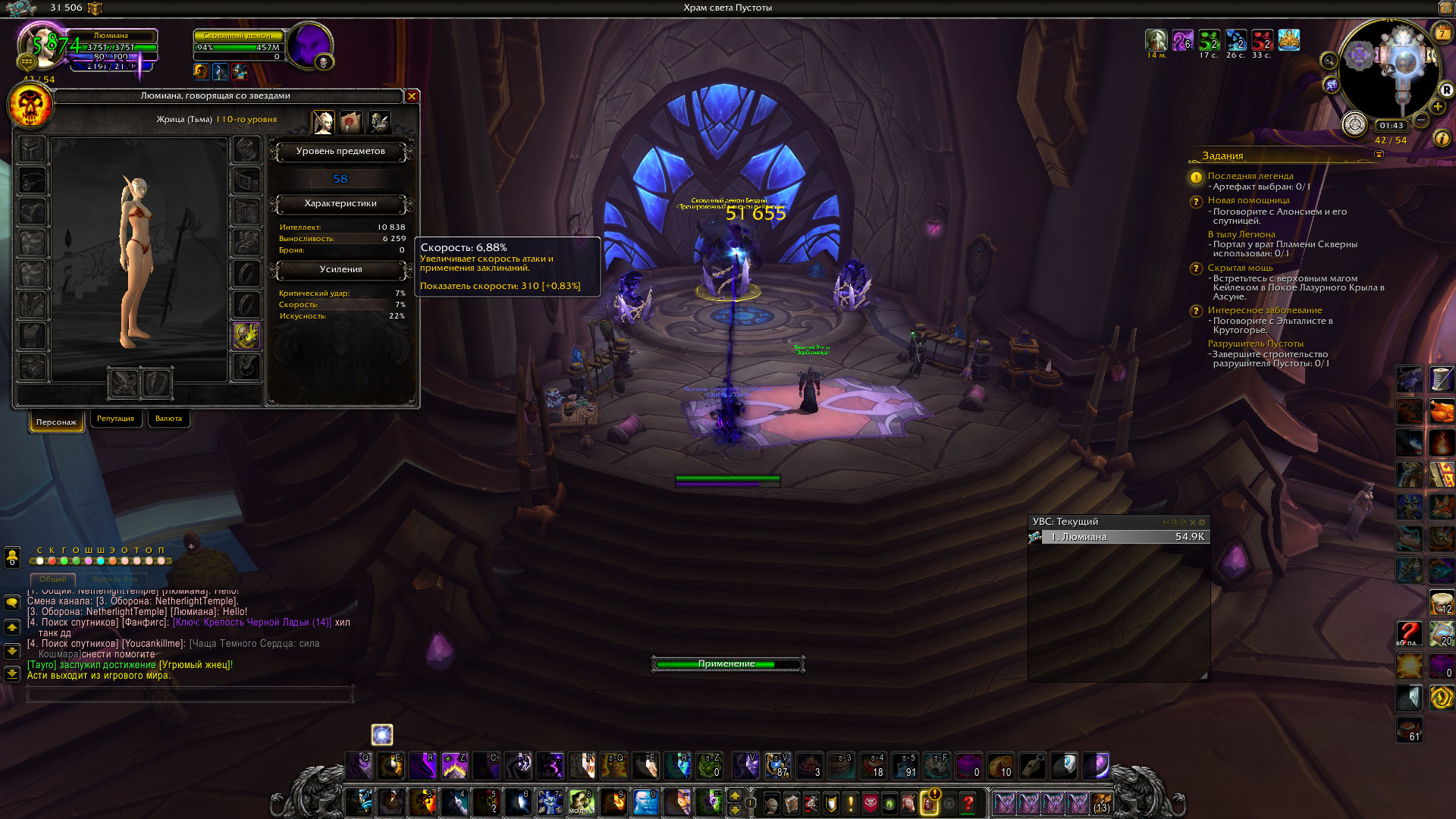Switch to the Журнал боя chat tab
Screen dimensions: 1456x819
115,579
